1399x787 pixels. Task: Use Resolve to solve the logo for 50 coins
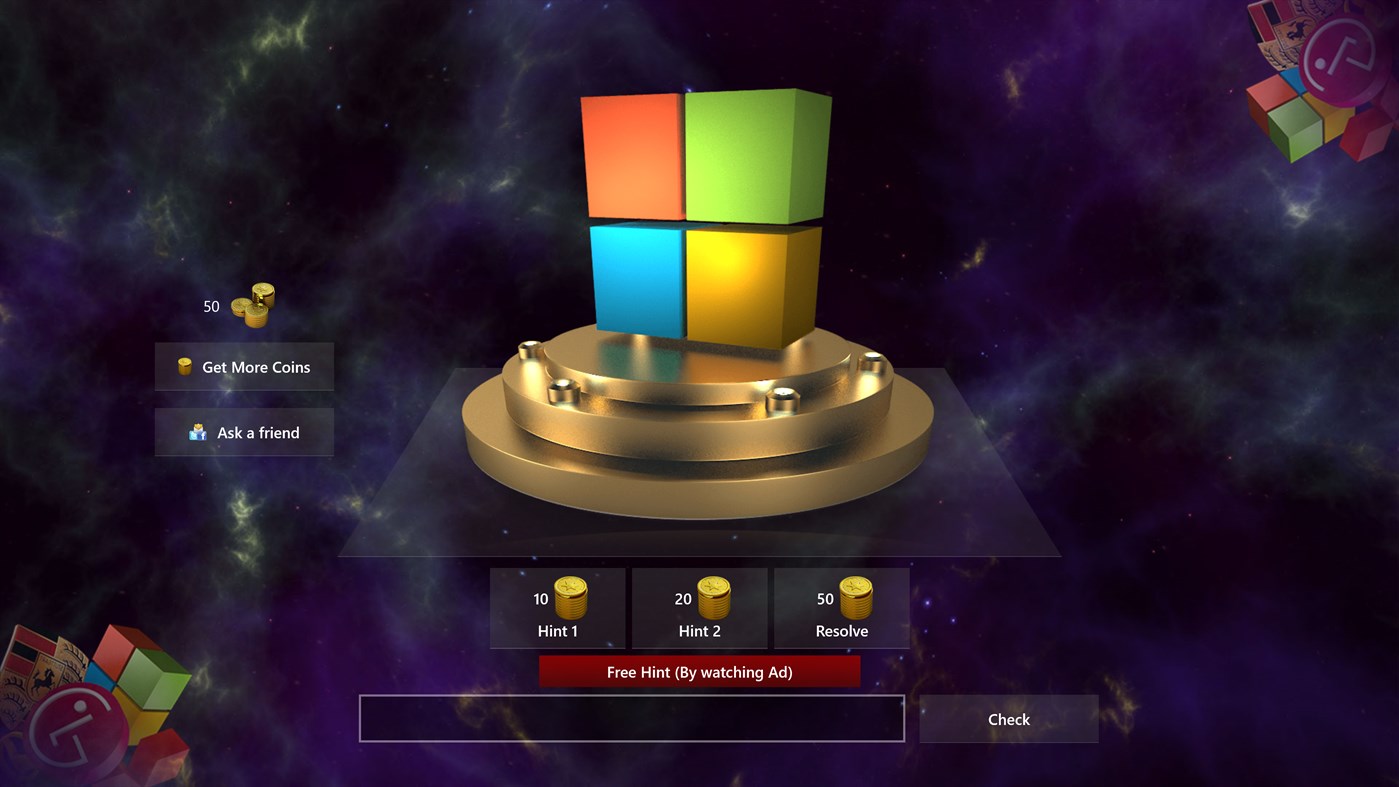click(x=841, y=608)
